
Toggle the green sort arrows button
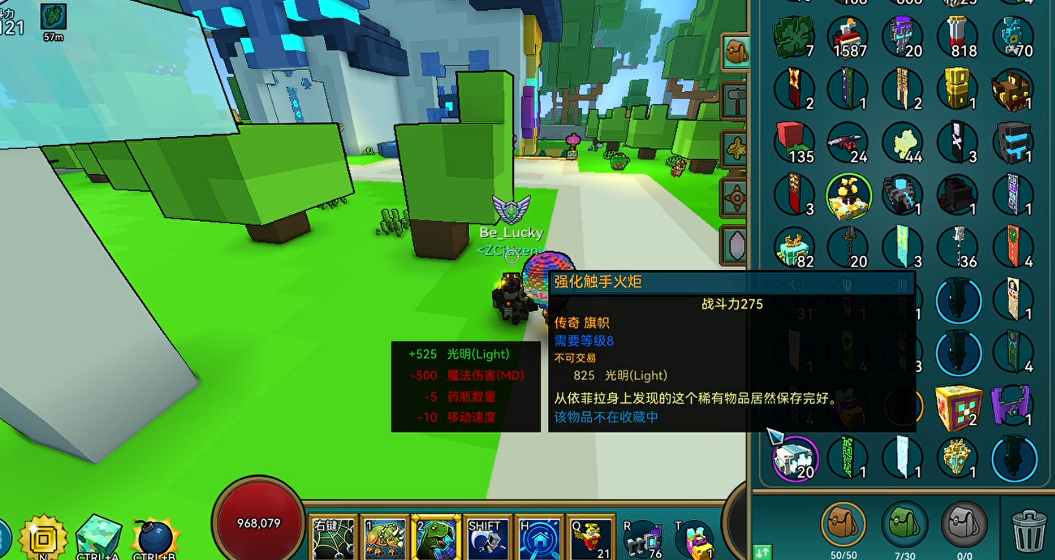[x=762, y=551]
